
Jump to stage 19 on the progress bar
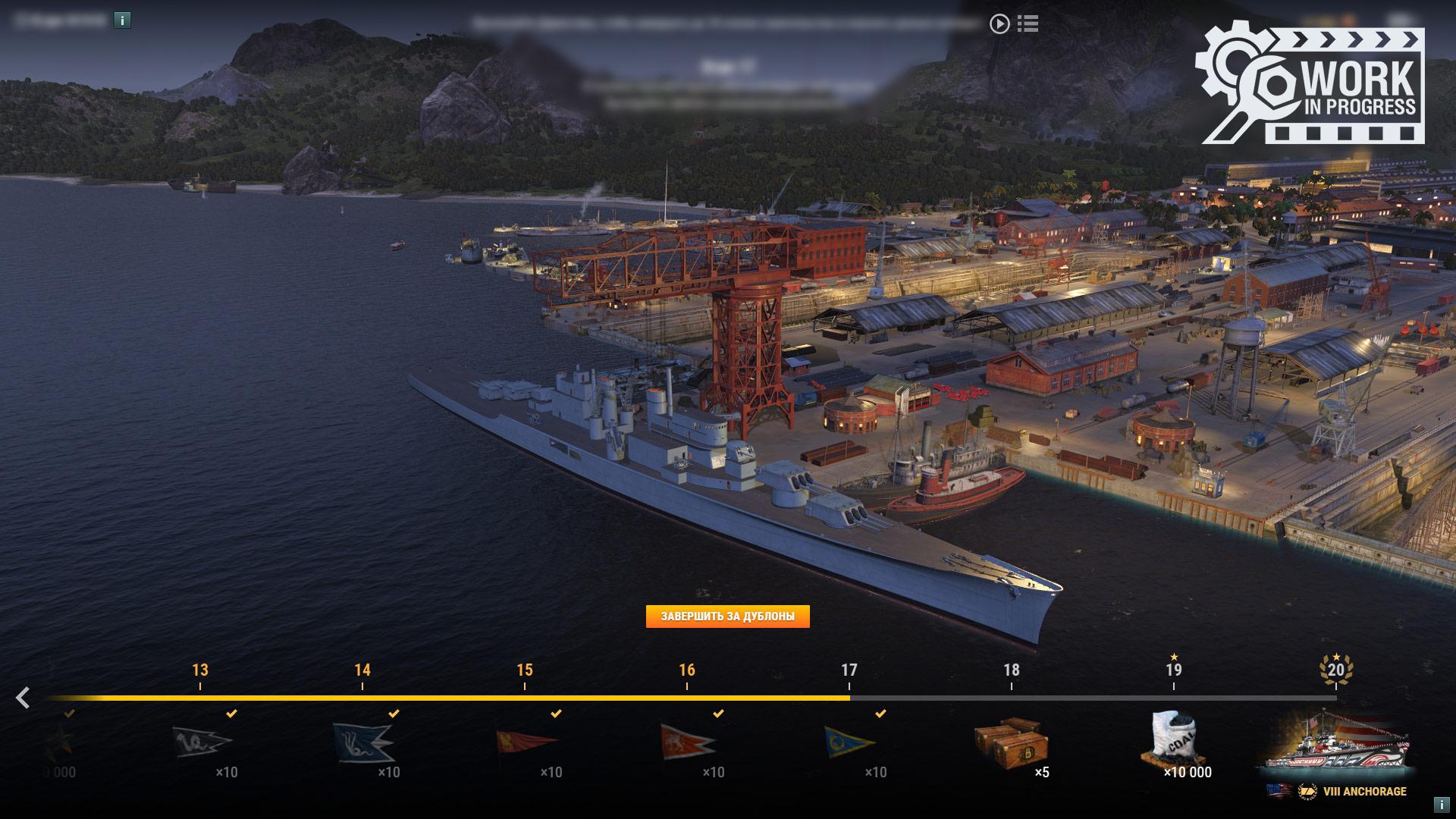point(1173,670)
